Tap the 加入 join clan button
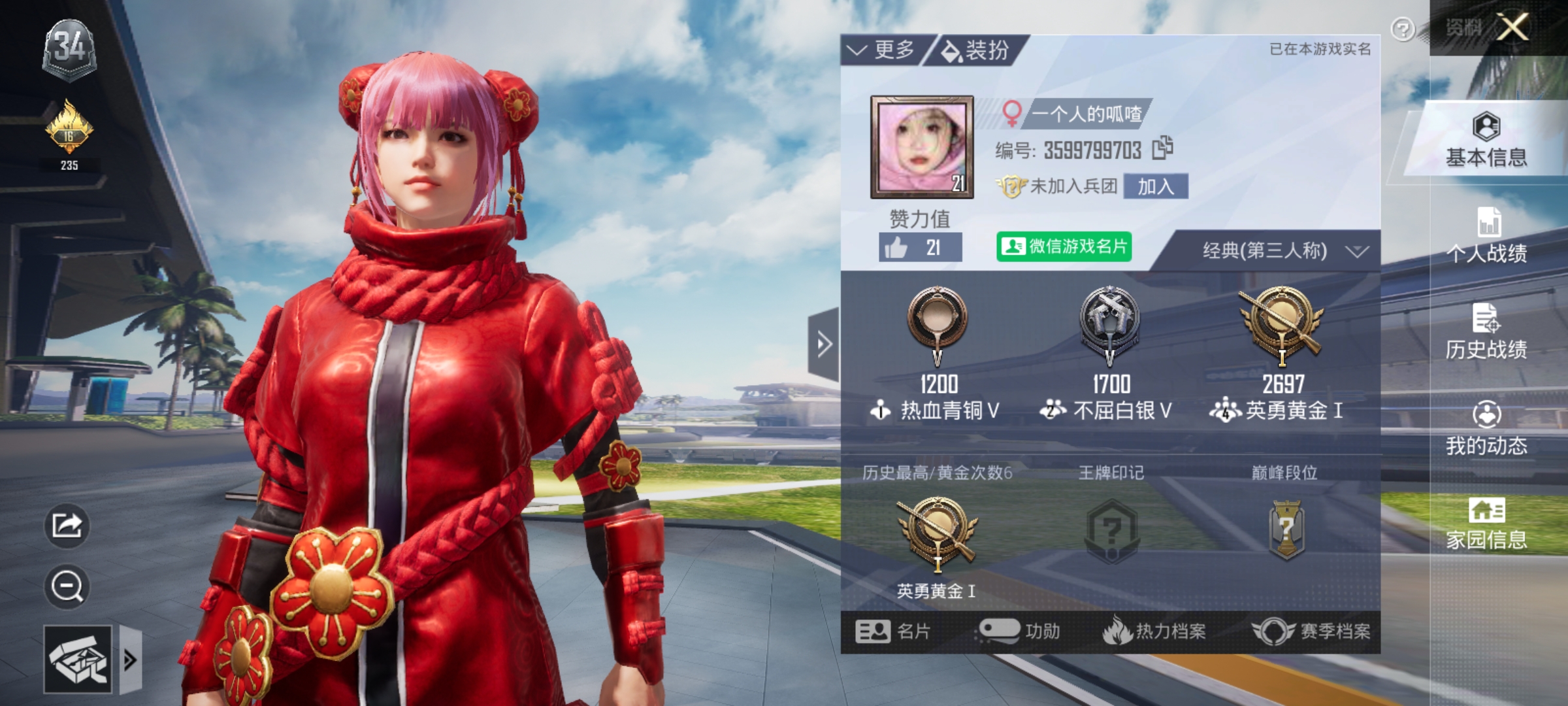This screenshot has height=706, width=1568. [x=1155, y=187]
